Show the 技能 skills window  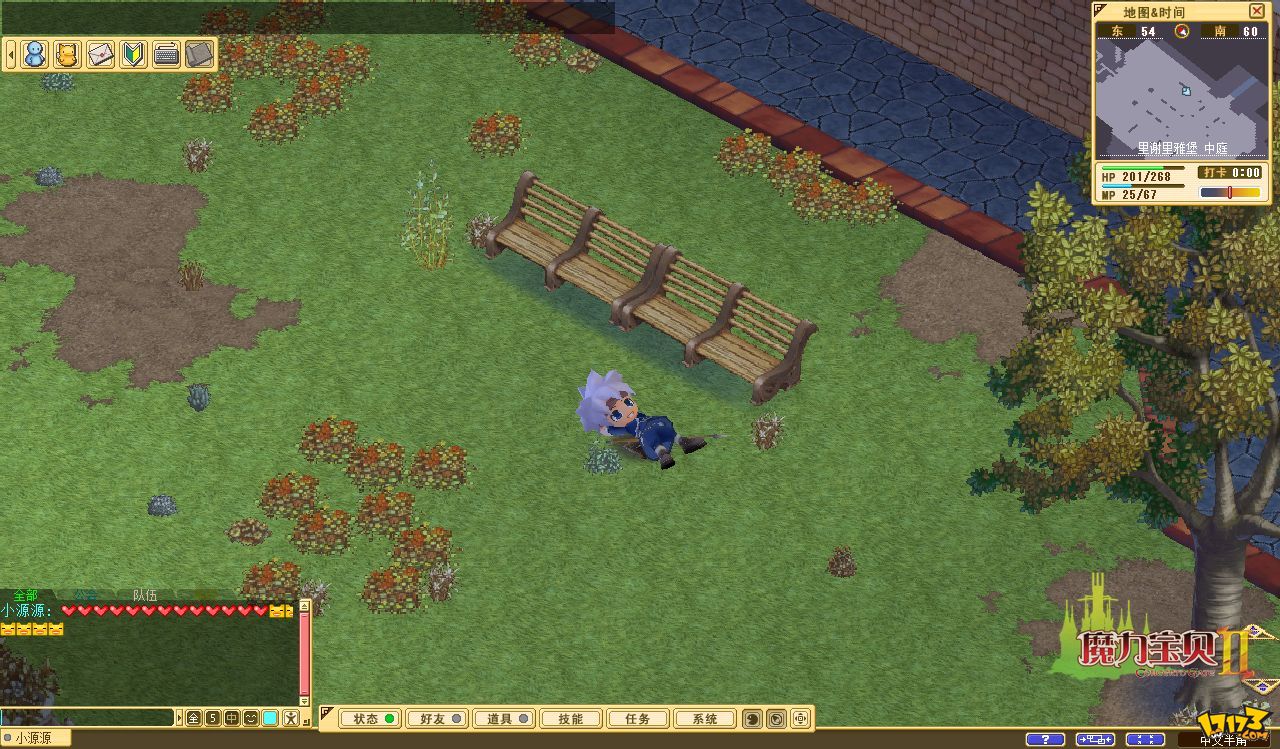coord(570,718)
